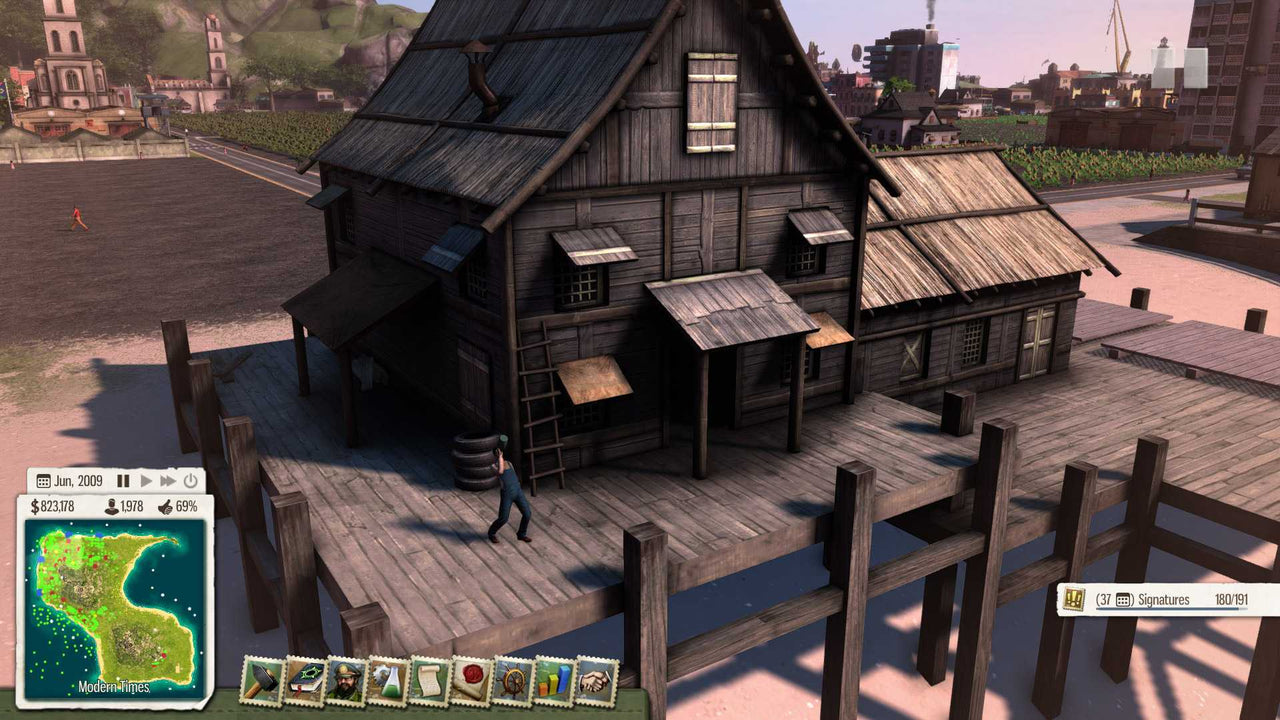Open the calendar icon beside Jun 2009
Image resolution: width=1280 pixels, height=720 pixels.
click(44, 481)
